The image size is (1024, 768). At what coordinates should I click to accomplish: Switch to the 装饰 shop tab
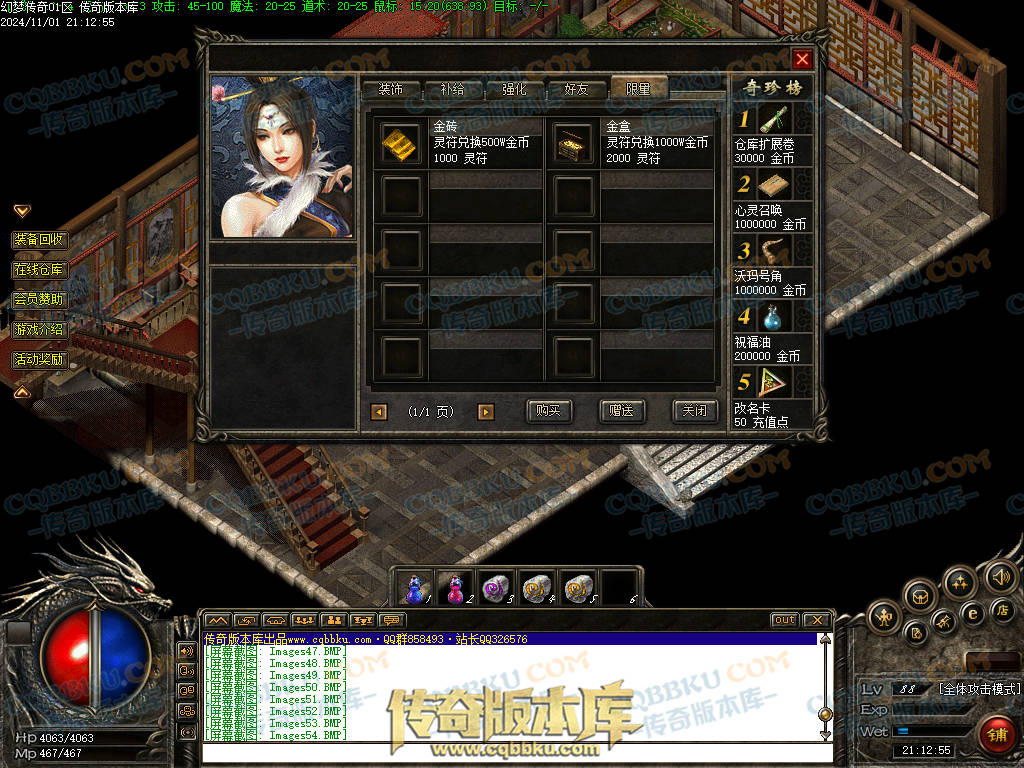[x=391, y=89]
